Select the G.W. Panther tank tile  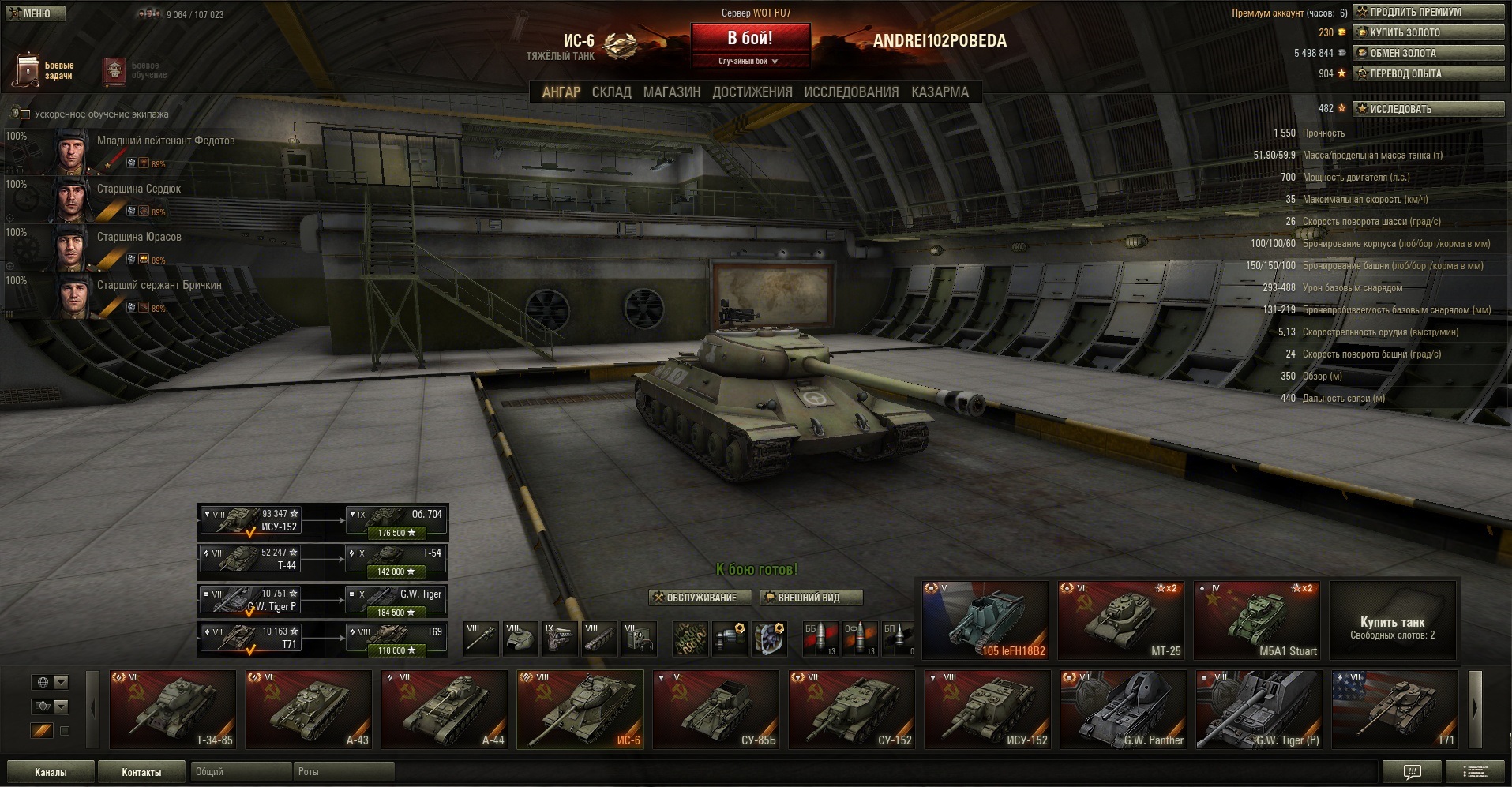point(1123,708)
